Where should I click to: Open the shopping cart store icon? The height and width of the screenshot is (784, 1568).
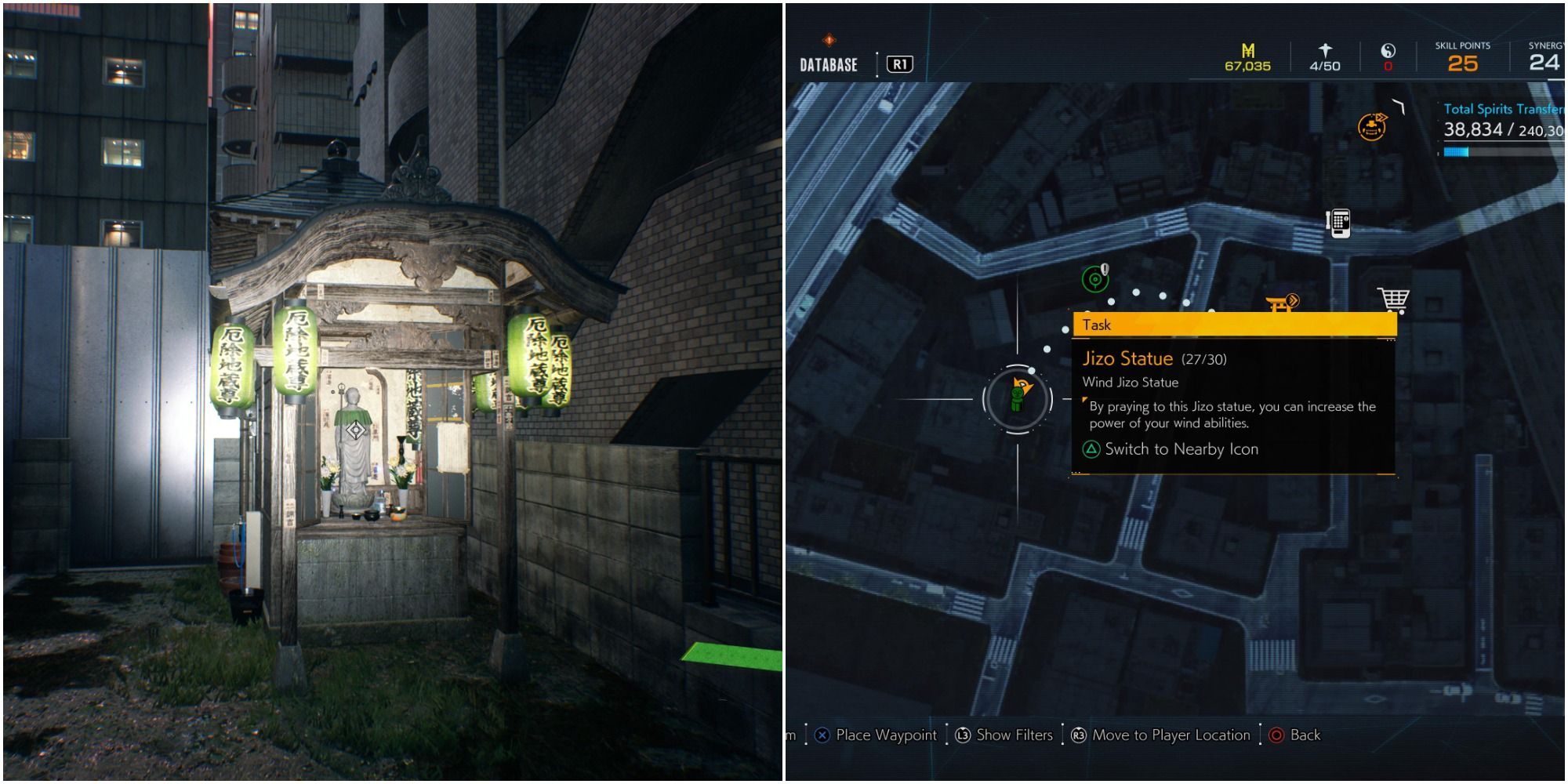(1392, 299)
